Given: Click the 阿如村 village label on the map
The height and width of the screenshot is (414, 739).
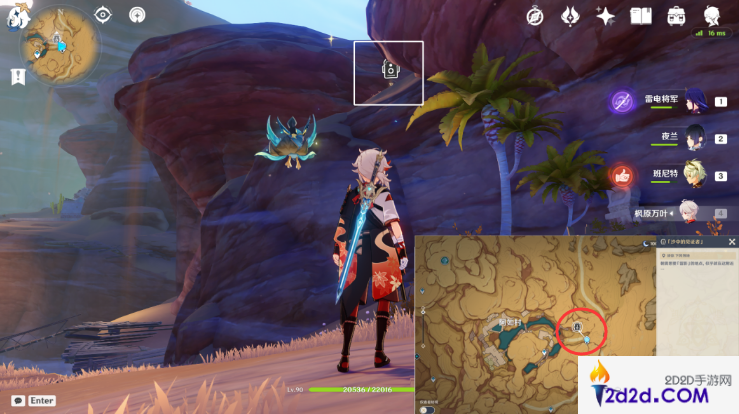Looking at the screenshot, I should [x=512, y=322].
